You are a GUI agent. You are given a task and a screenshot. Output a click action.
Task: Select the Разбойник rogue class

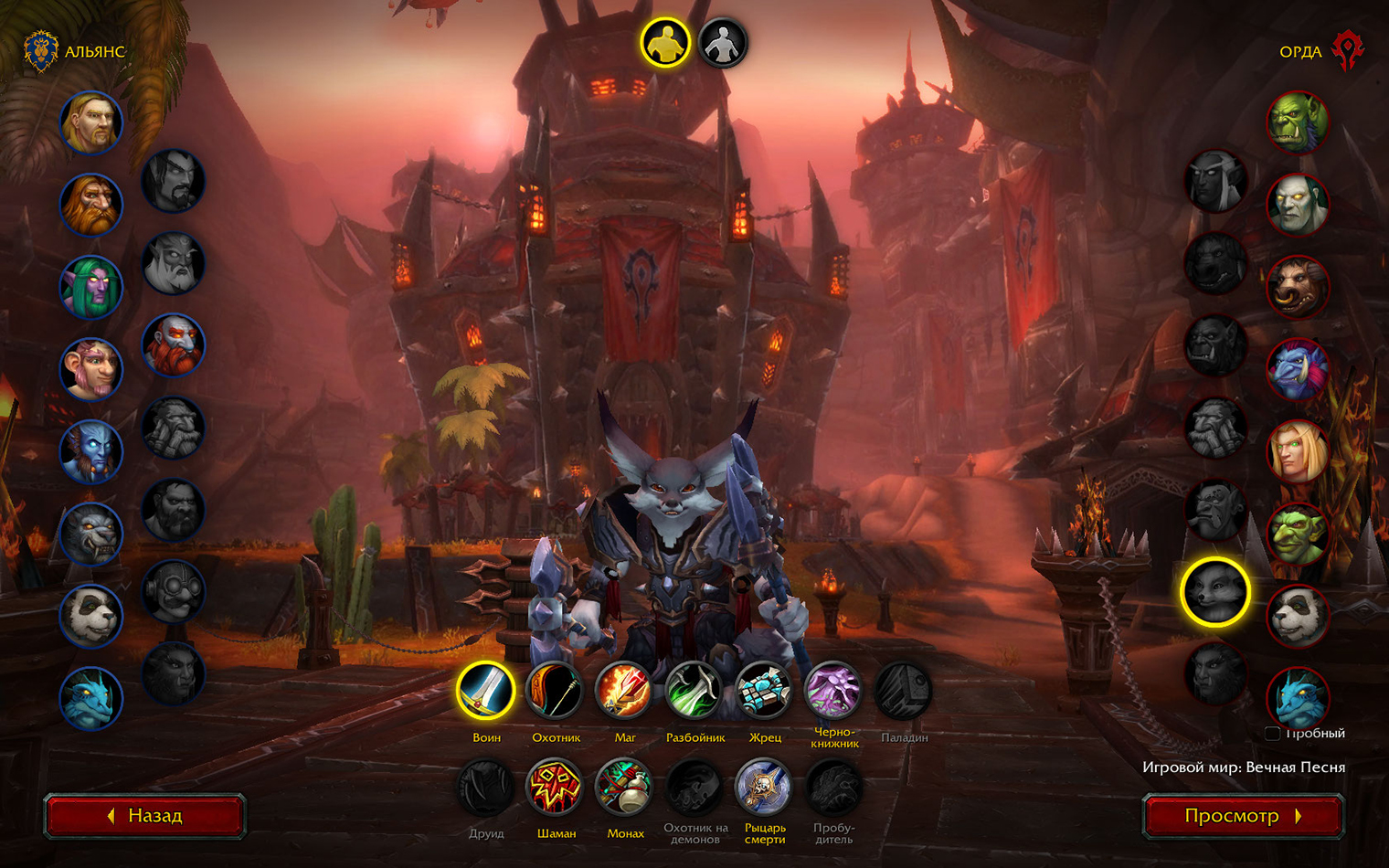(x=694, y=691)
